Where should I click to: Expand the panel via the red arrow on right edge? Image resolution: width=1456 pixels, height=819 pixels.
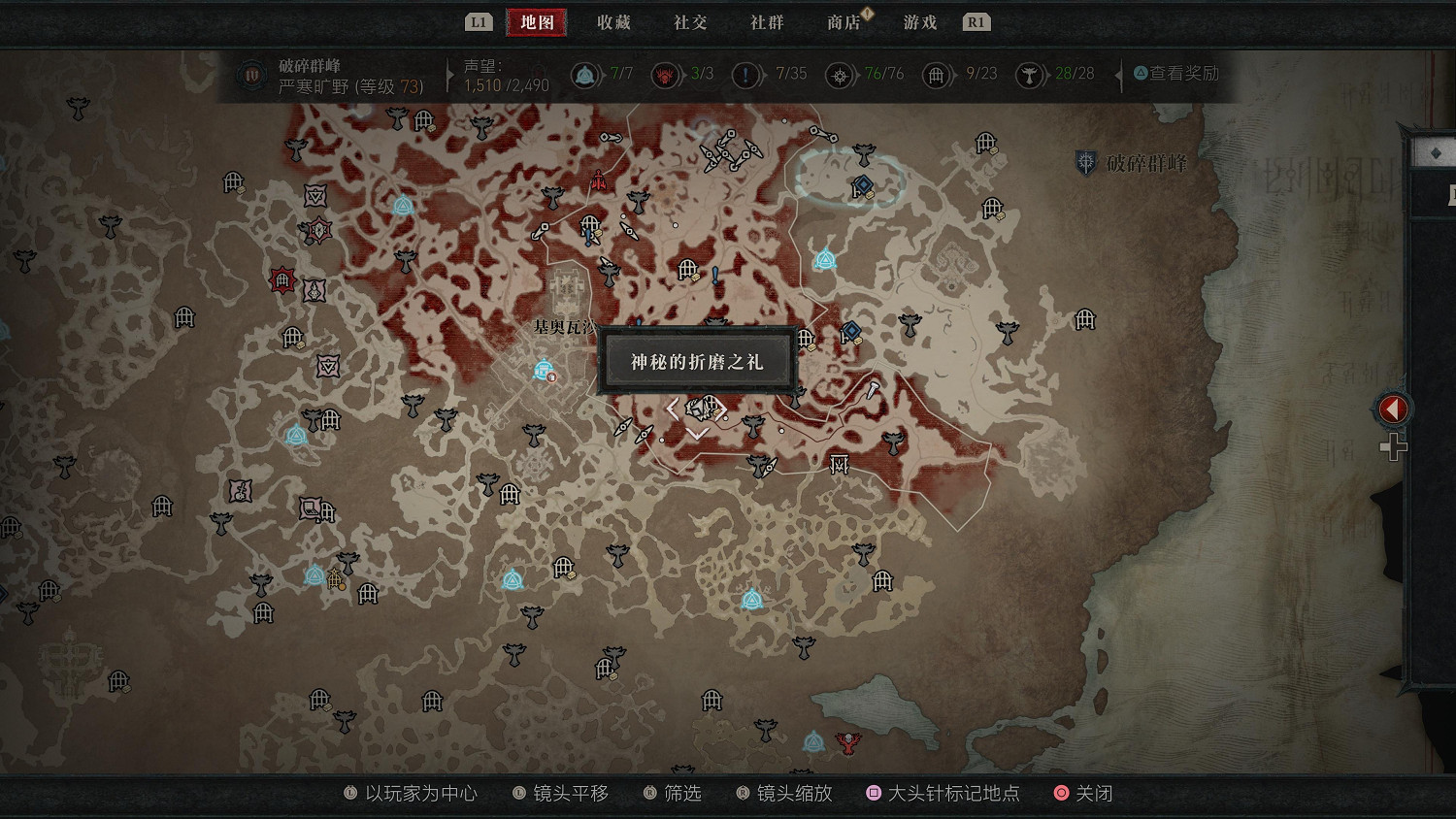pos(1392,409)
